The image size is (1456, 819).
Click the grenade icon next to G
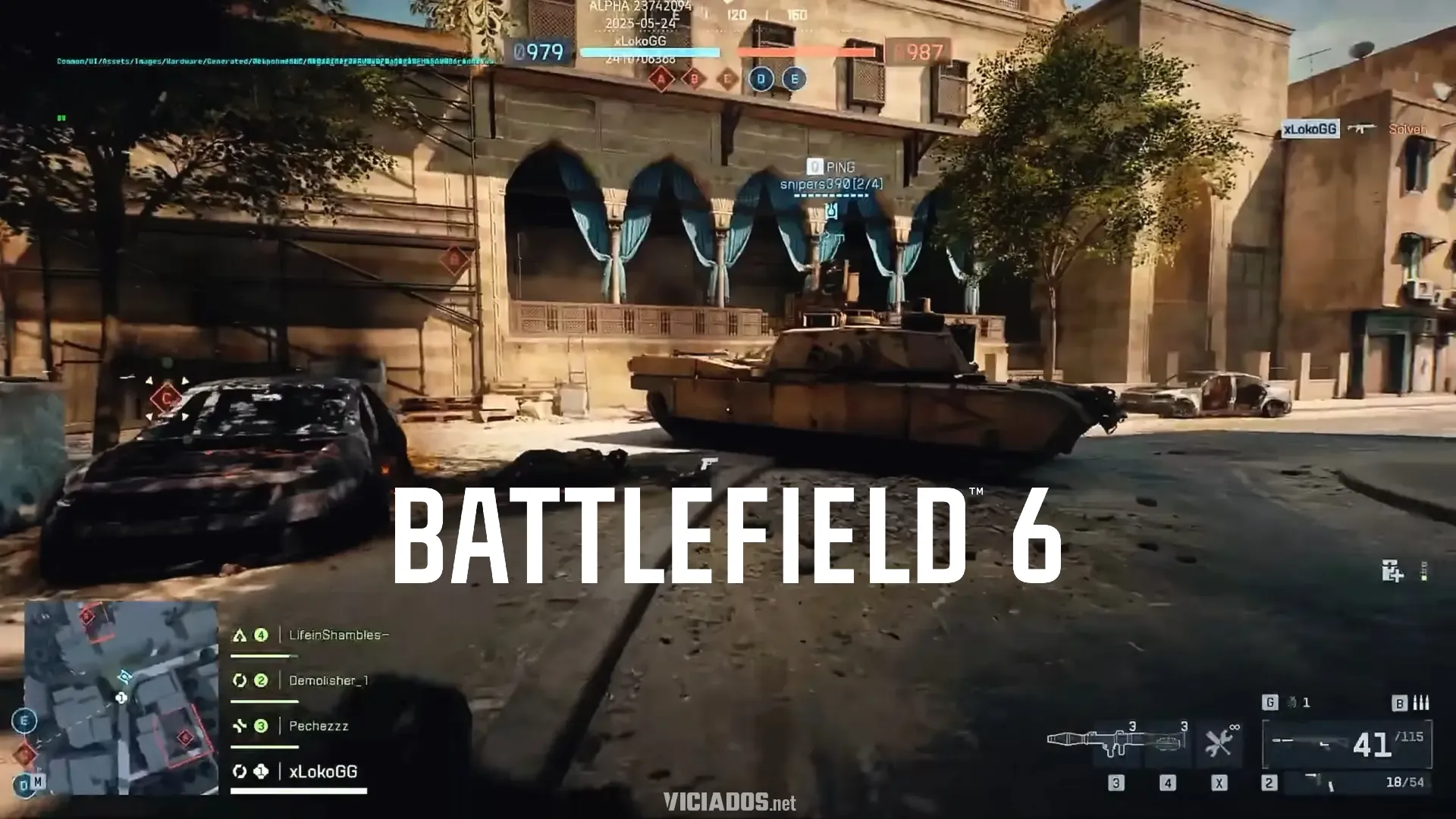[x=1291, y=703]
